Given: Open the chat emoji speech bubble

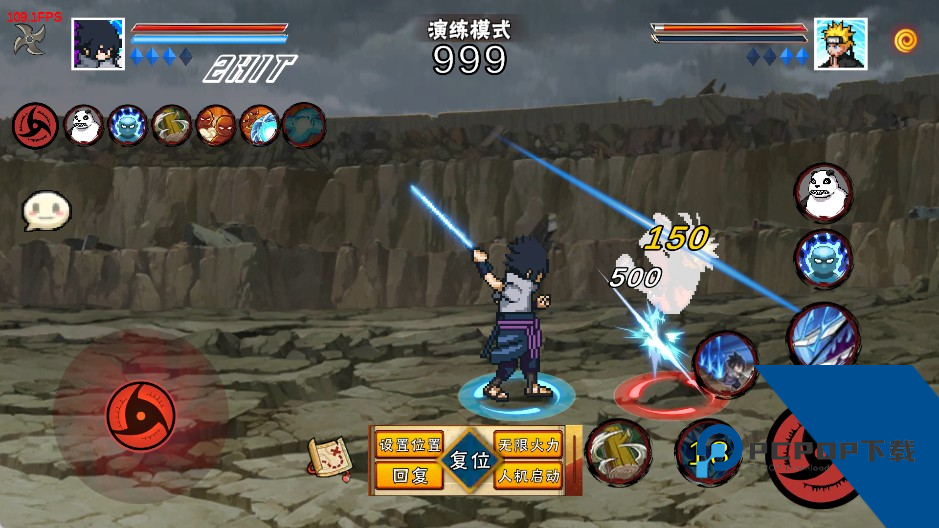Looking at the screenshot, I should click(46, 211).
